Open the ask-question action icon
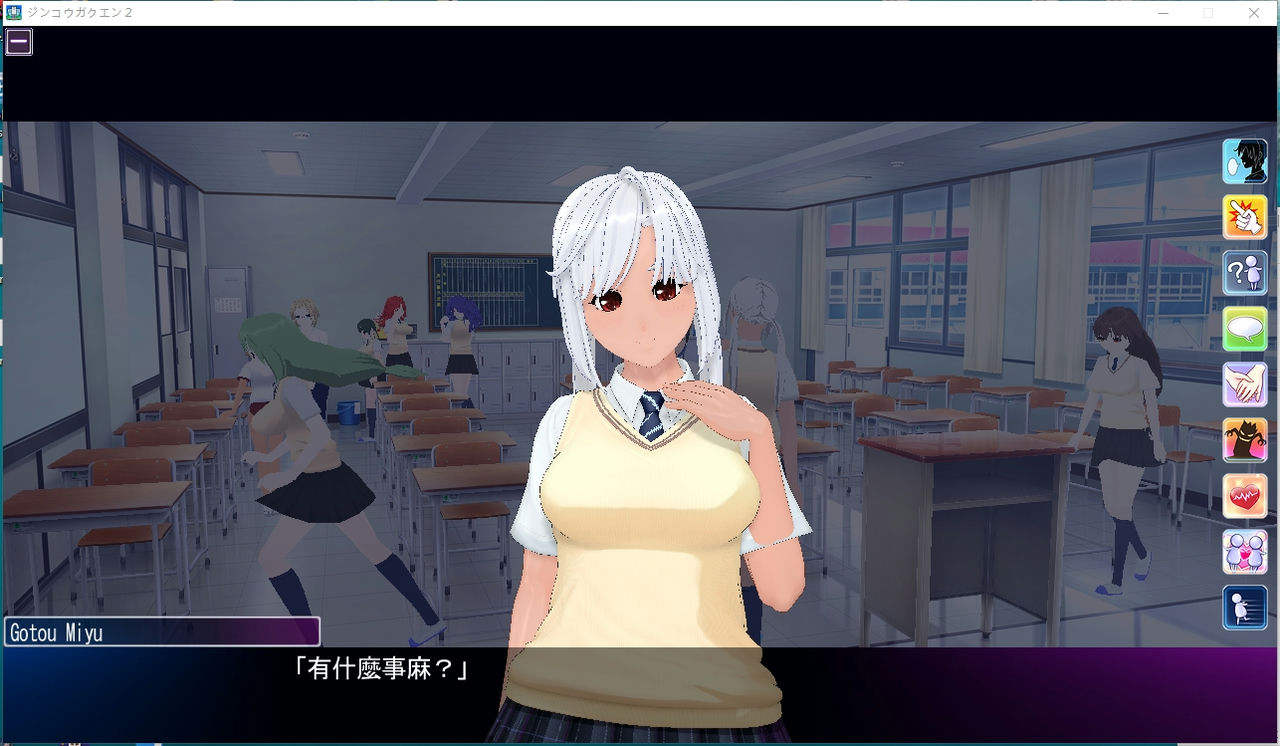The height and width of the screenshot is (746, 1280). (1244, 271)
